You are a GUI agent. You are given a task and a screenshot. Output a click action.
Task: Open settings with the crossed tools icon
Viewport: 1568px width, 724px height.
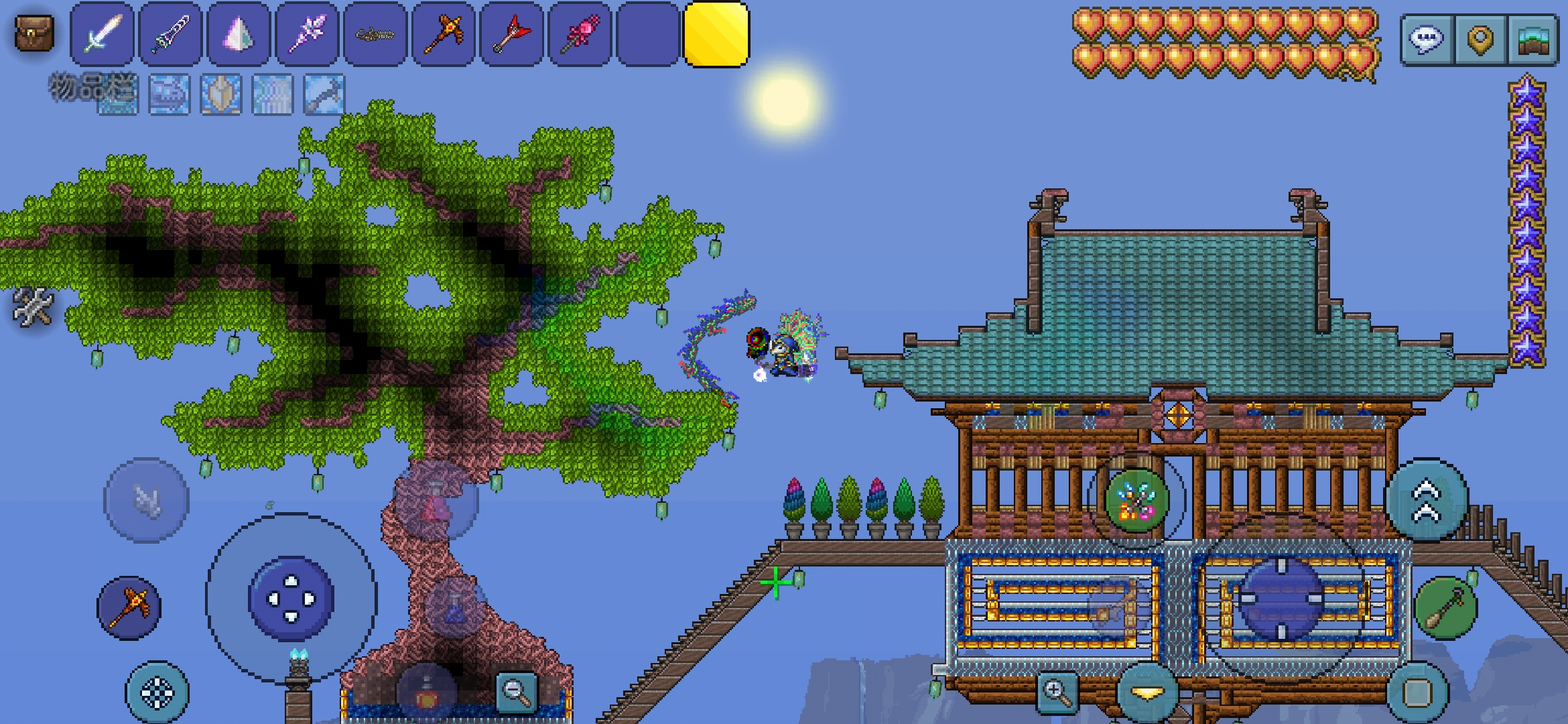(x=32, y=306)
